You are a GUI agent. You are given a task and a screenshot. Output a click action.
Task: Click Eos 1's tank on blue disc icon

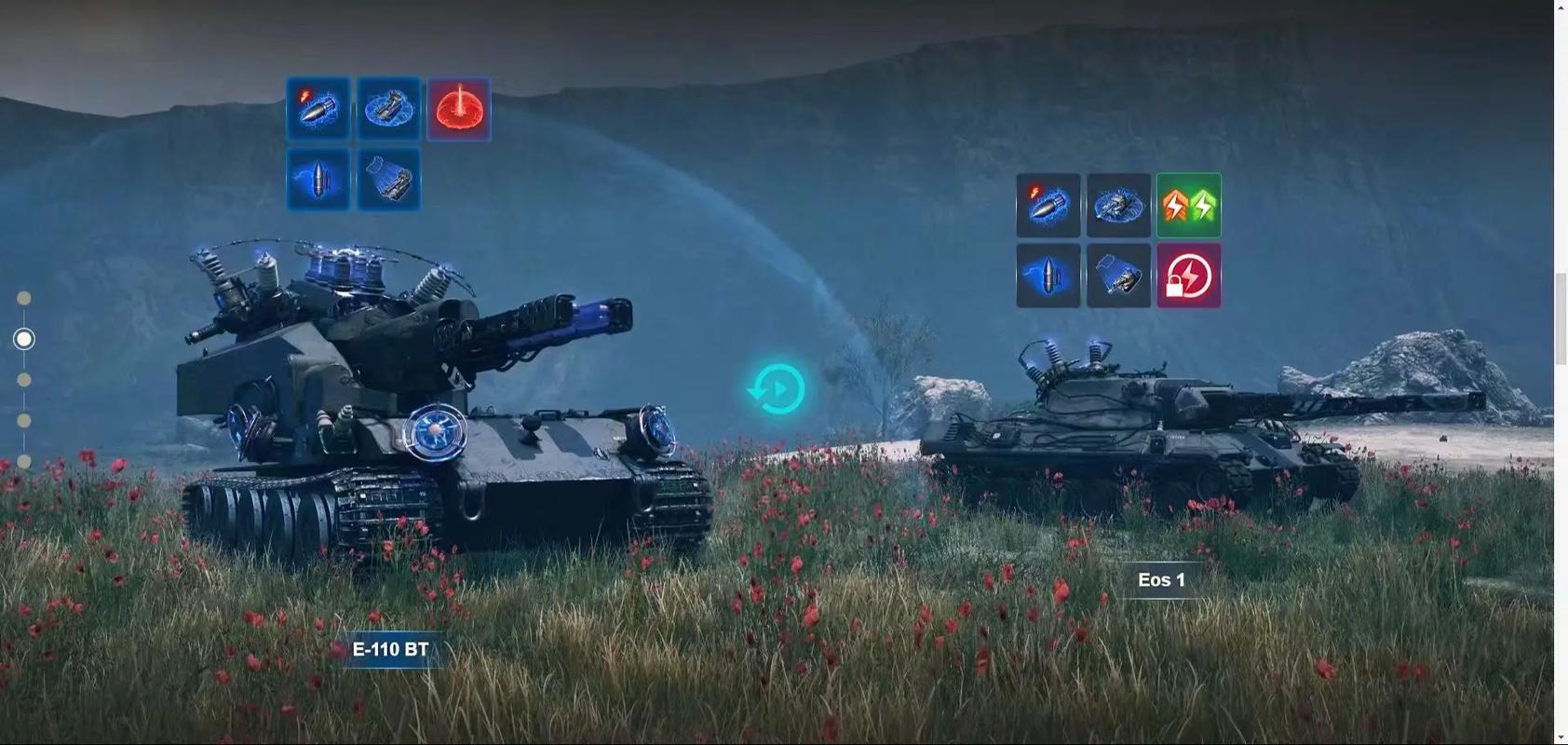point(1119,206)
